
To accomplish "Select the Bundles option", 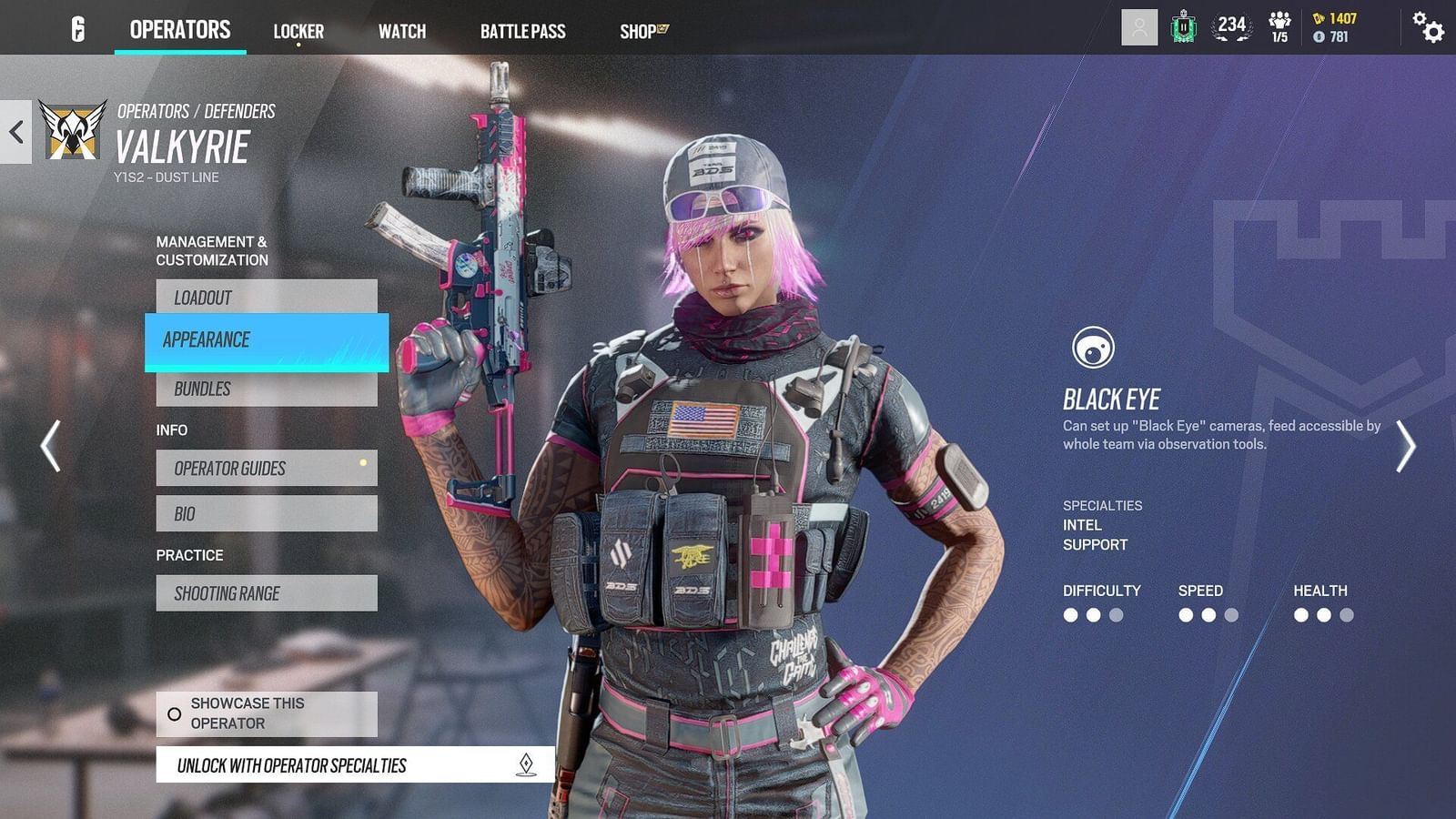I will click(x=266, y=389).
